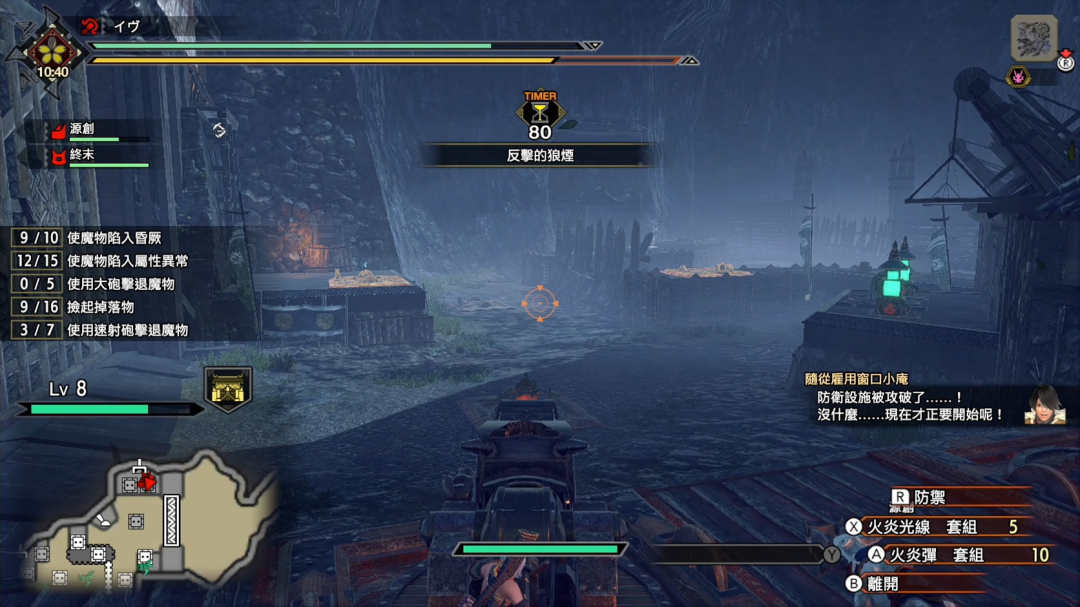
Task: Click the golden gate stronghold icon
Action: pos(228,388)
